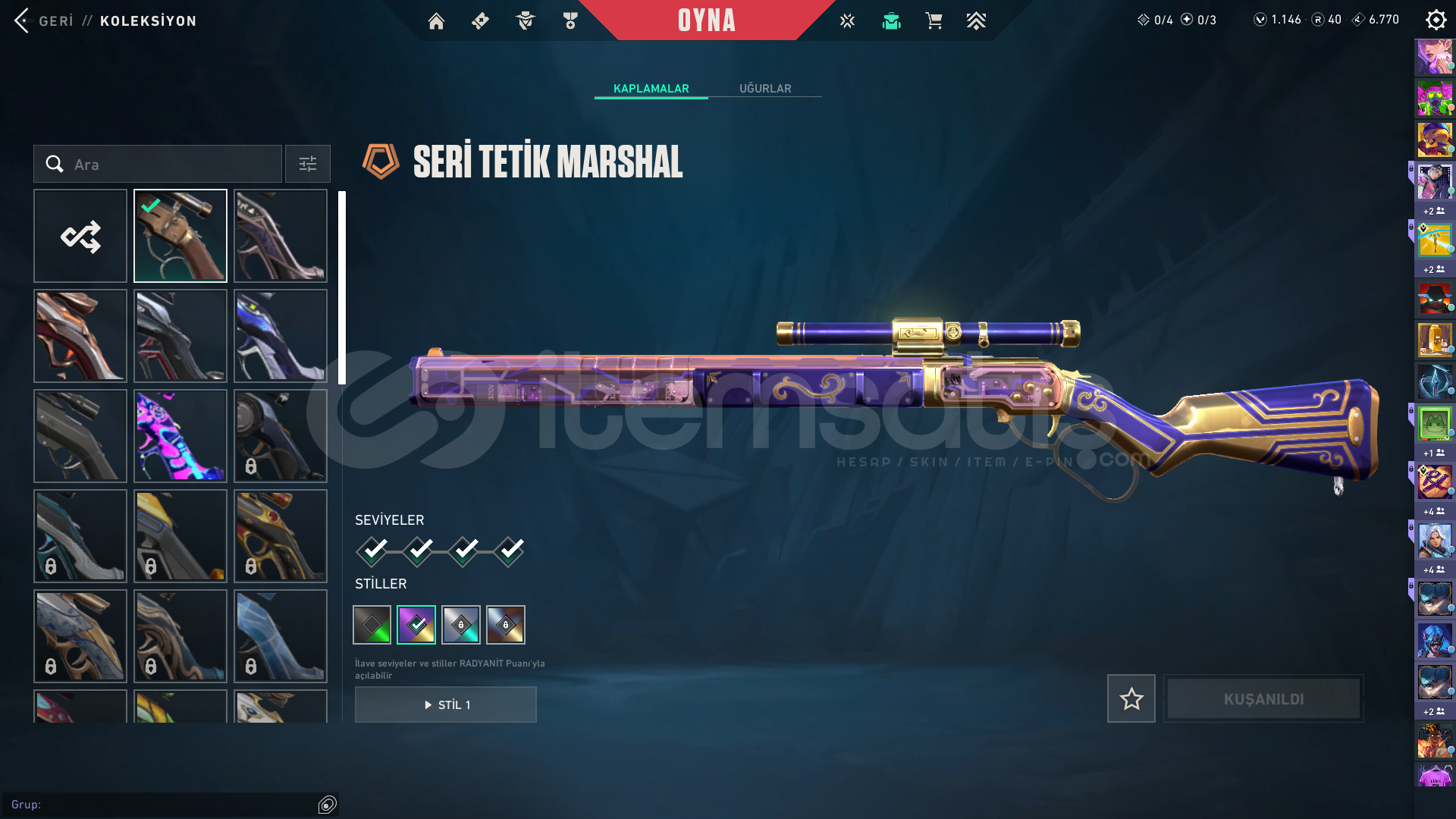1456x819 pixels.
Task: Open the skin filter options button
Action: tap(308, 165)
